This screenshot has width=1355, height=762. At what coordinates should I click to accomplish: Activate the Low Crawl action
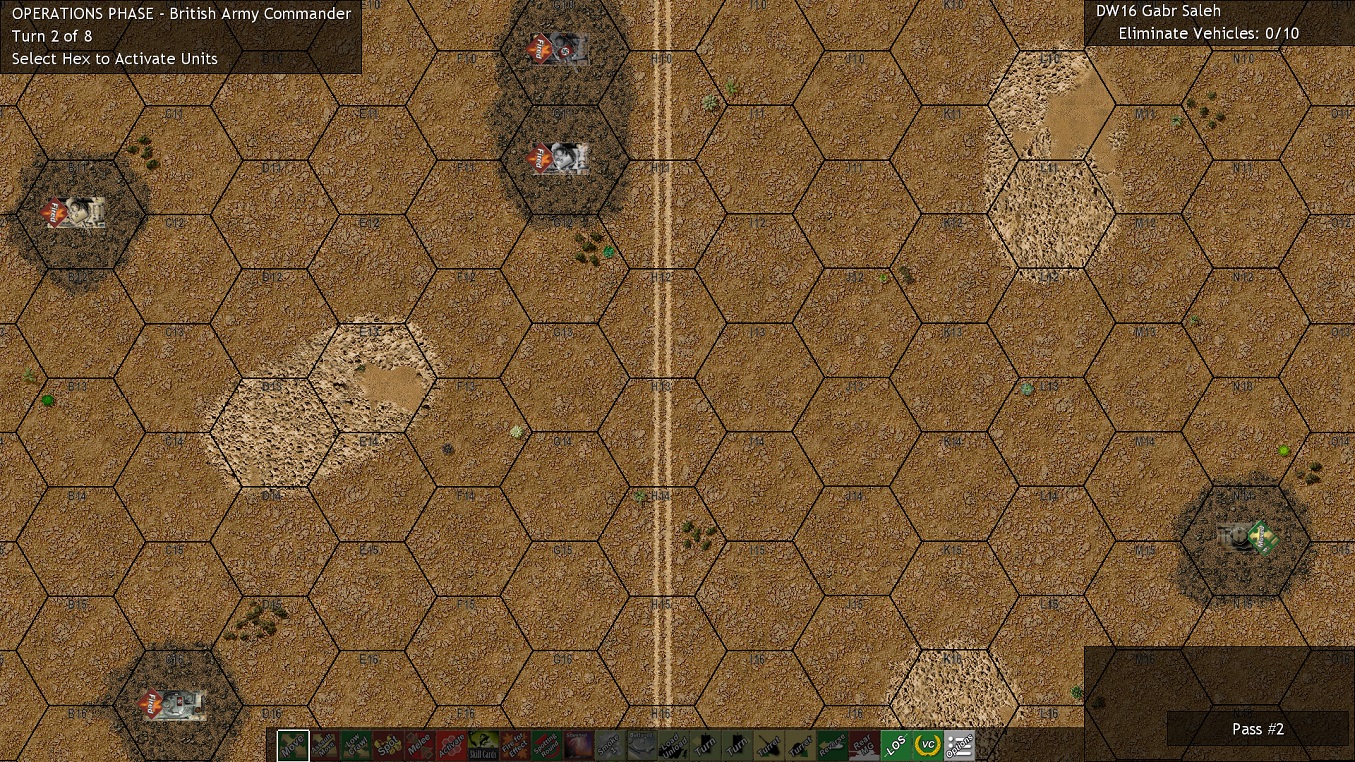pos(354,744)
